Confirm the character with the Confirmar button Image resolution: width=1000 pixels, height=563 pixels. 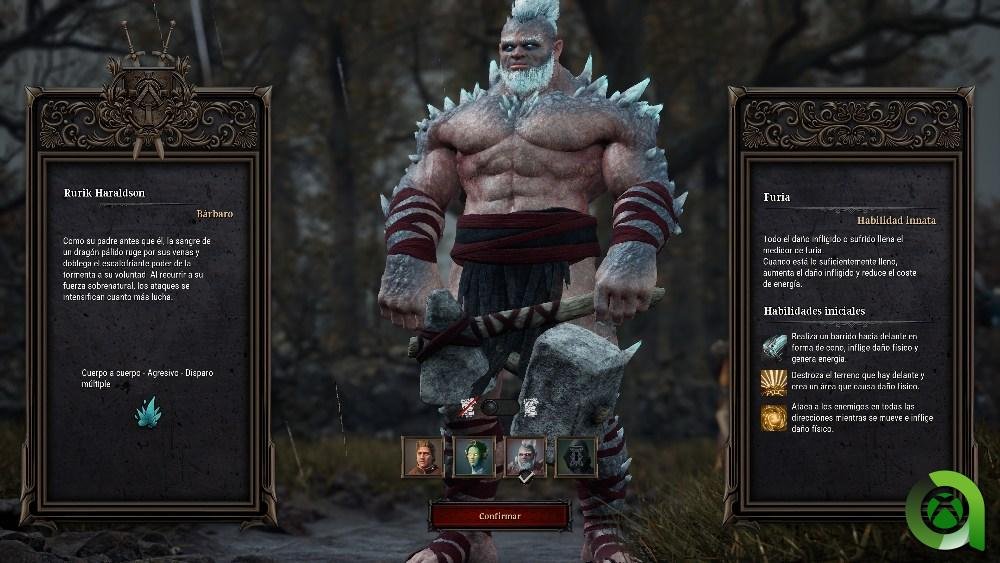(x=499, y=516)
